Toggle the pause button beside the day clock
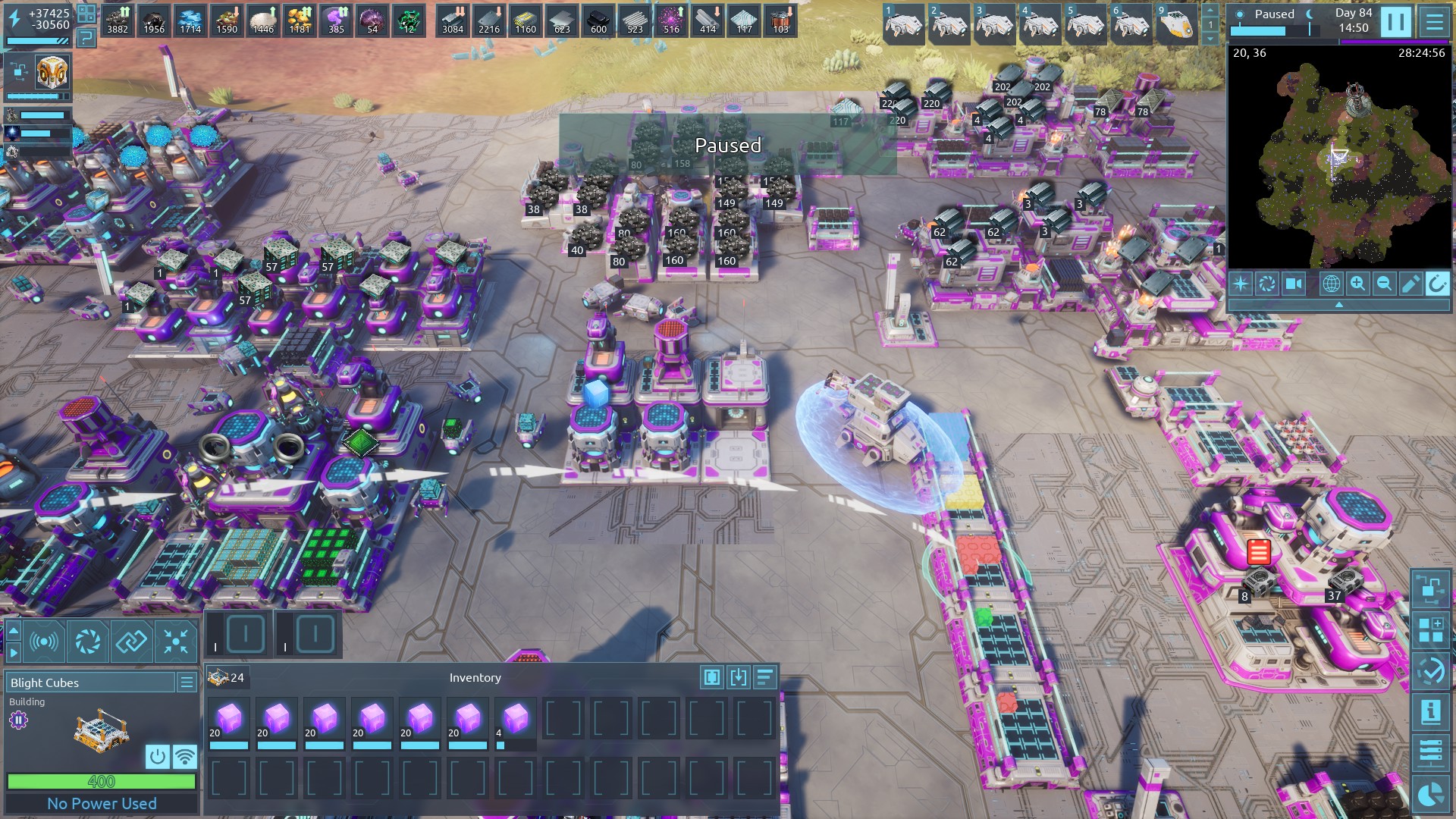The height and width of the screenshot is (819, 1456). [x=1395, y=22]
